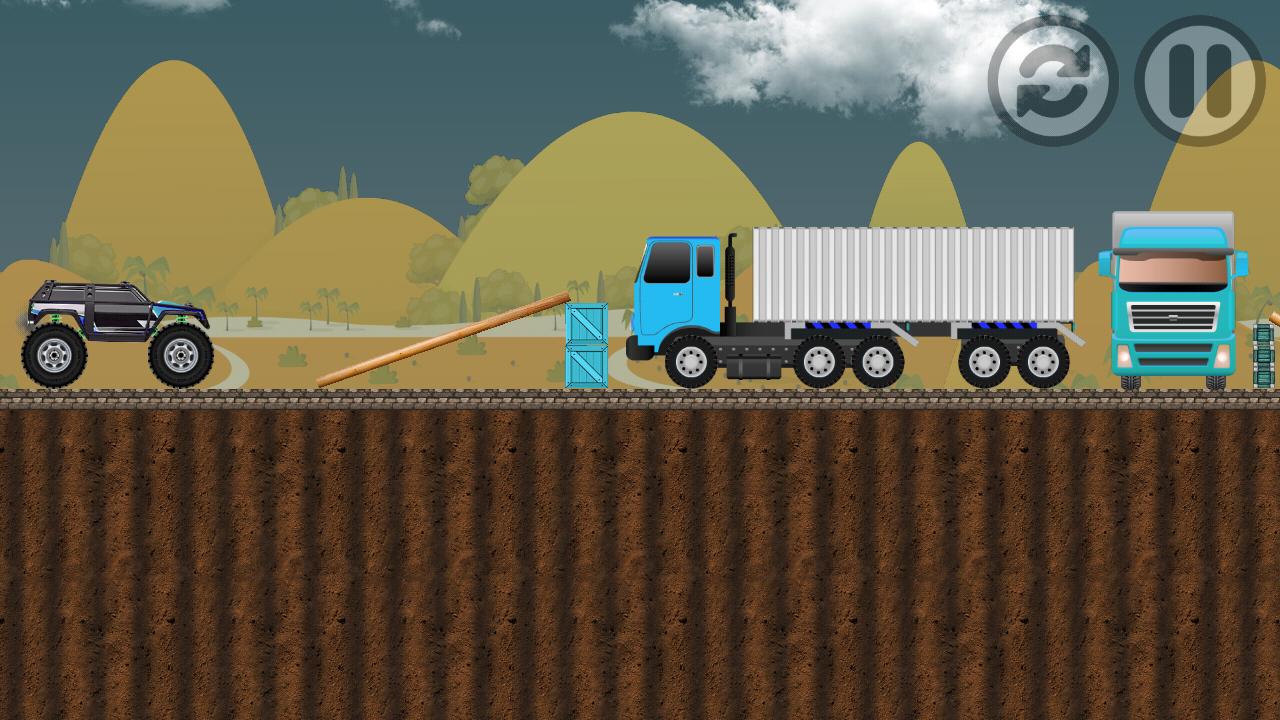Select the top blue wooden crate
The width and height of the screenshot is (1280, 720).
point(585,325)
